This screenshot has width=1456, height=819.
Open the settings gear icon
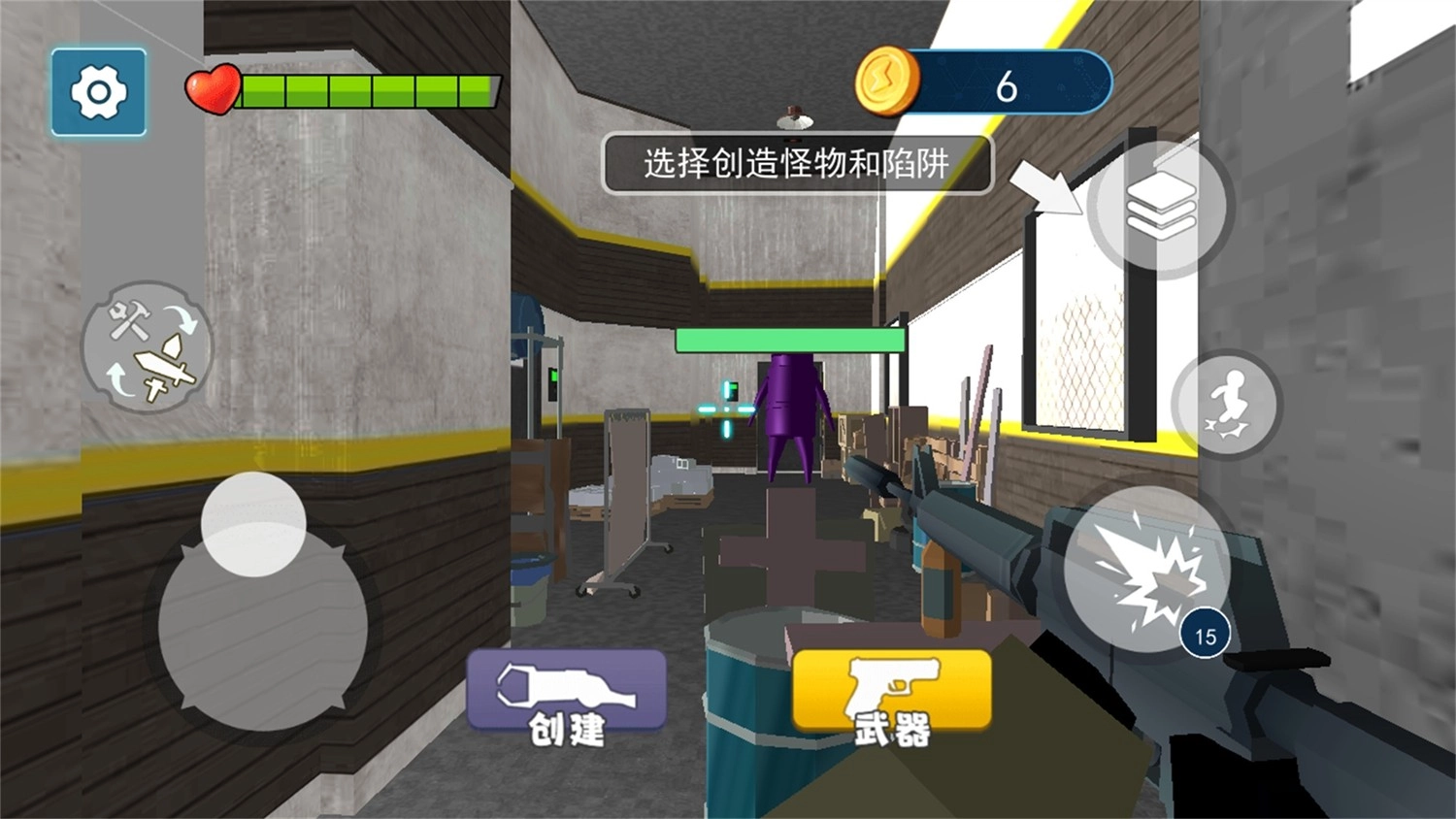point(97,91)
